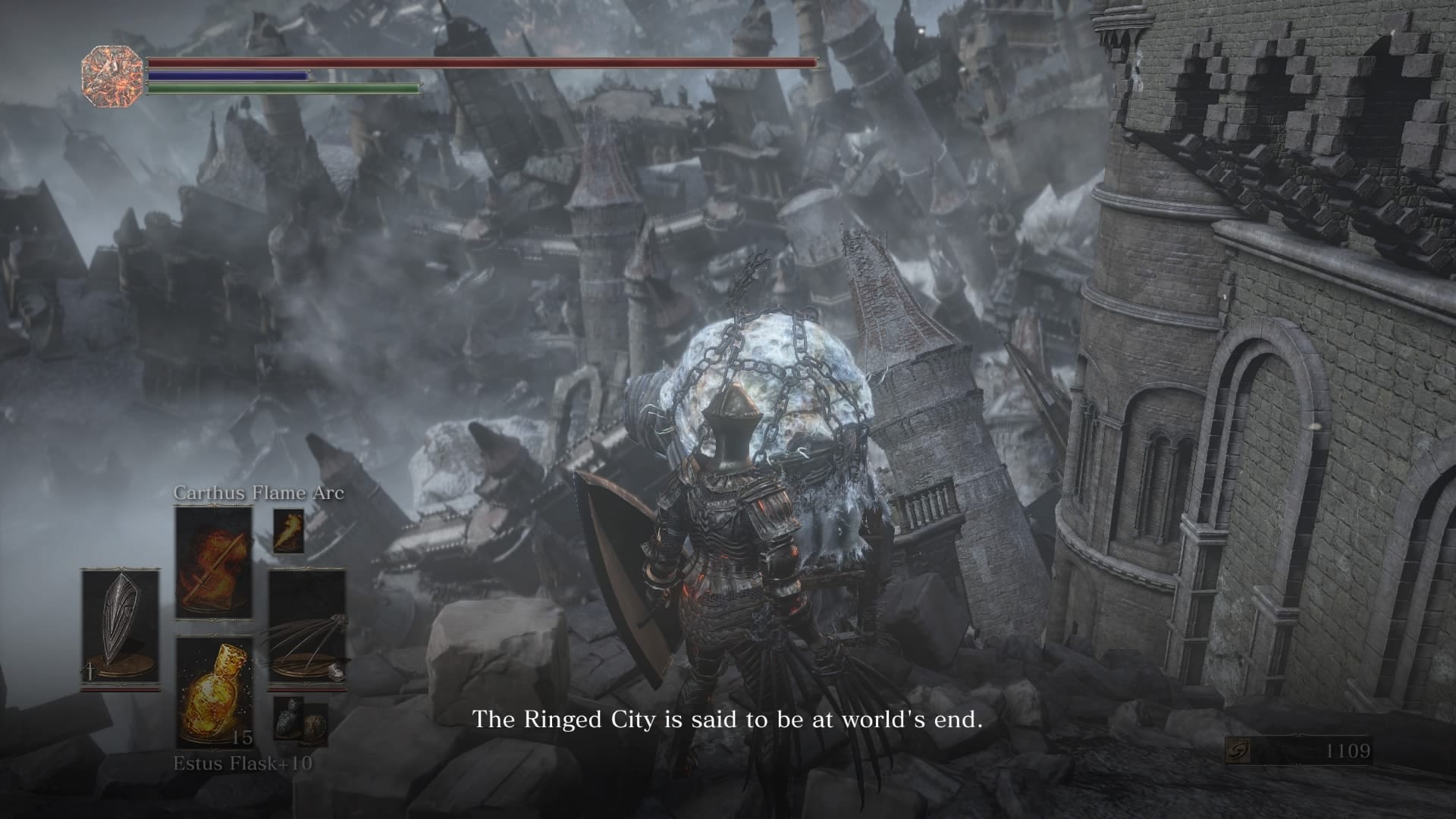Viewport: 1456px width, 819px height.
Task: Select the Carthus Flame Arc spell slot
Action: point(214,563)
